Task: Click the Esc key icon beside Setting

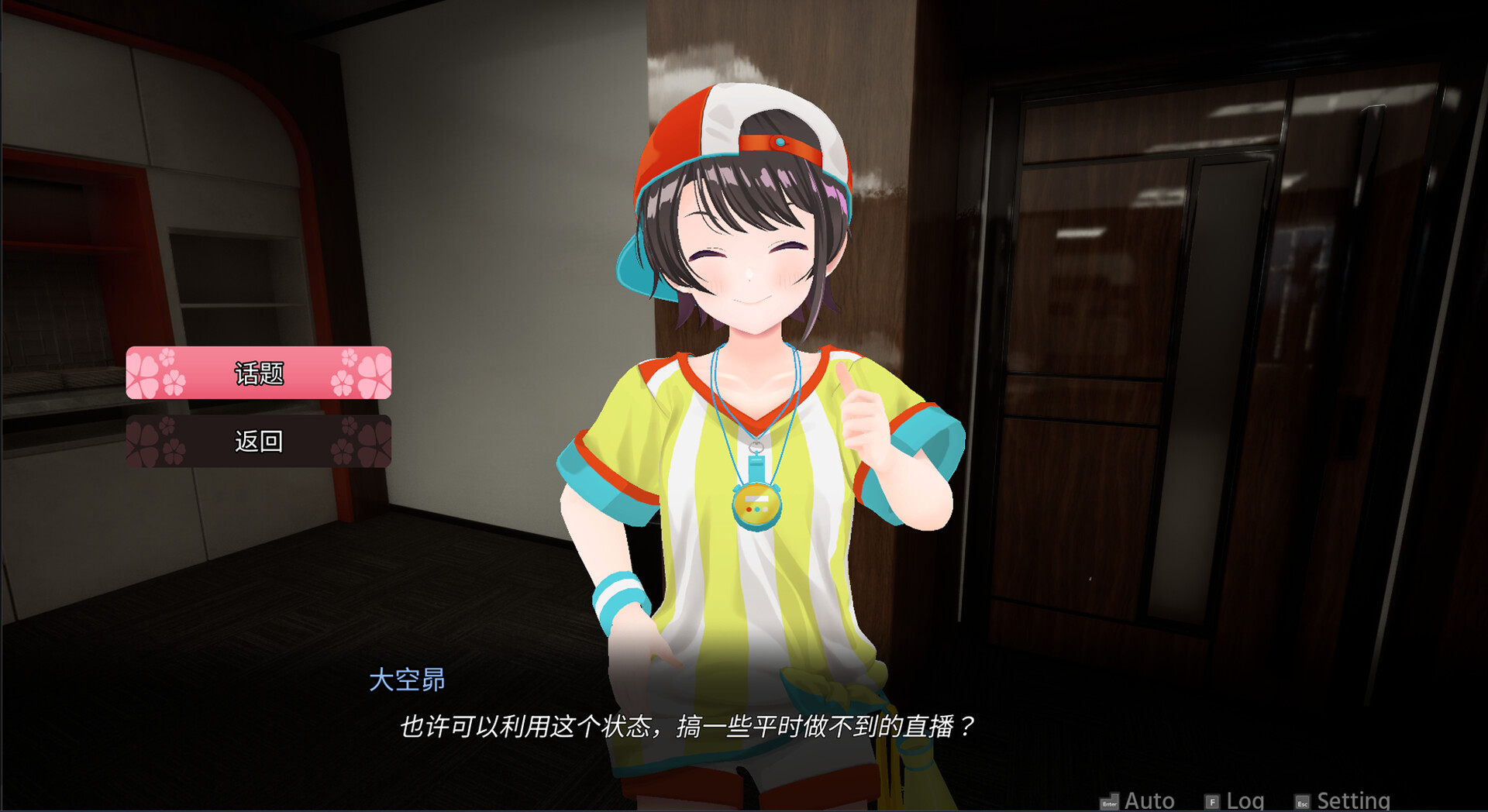Action: click(1303, 801)
